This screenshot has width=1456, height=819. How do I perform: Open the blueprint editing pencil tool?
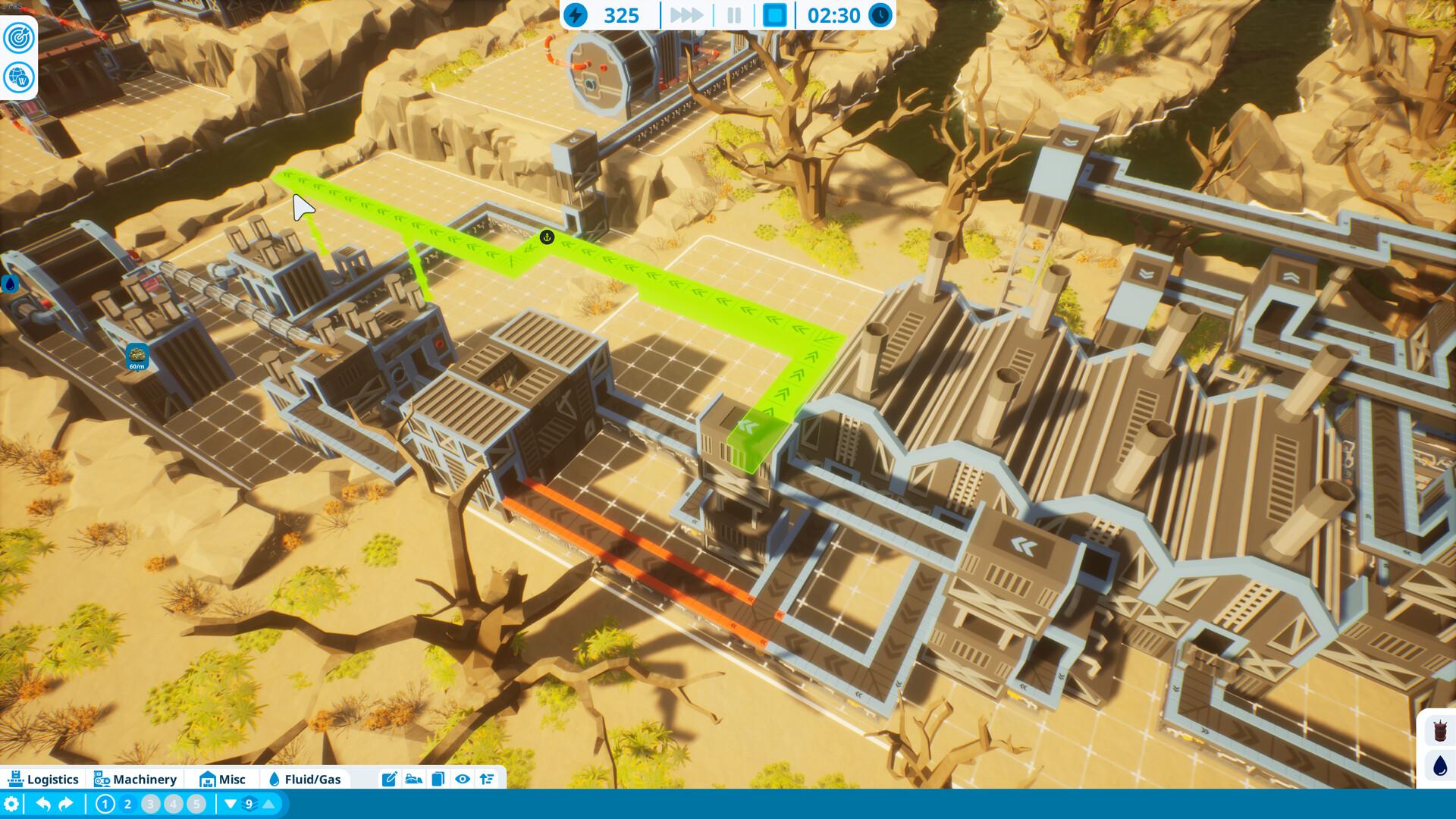390,779
